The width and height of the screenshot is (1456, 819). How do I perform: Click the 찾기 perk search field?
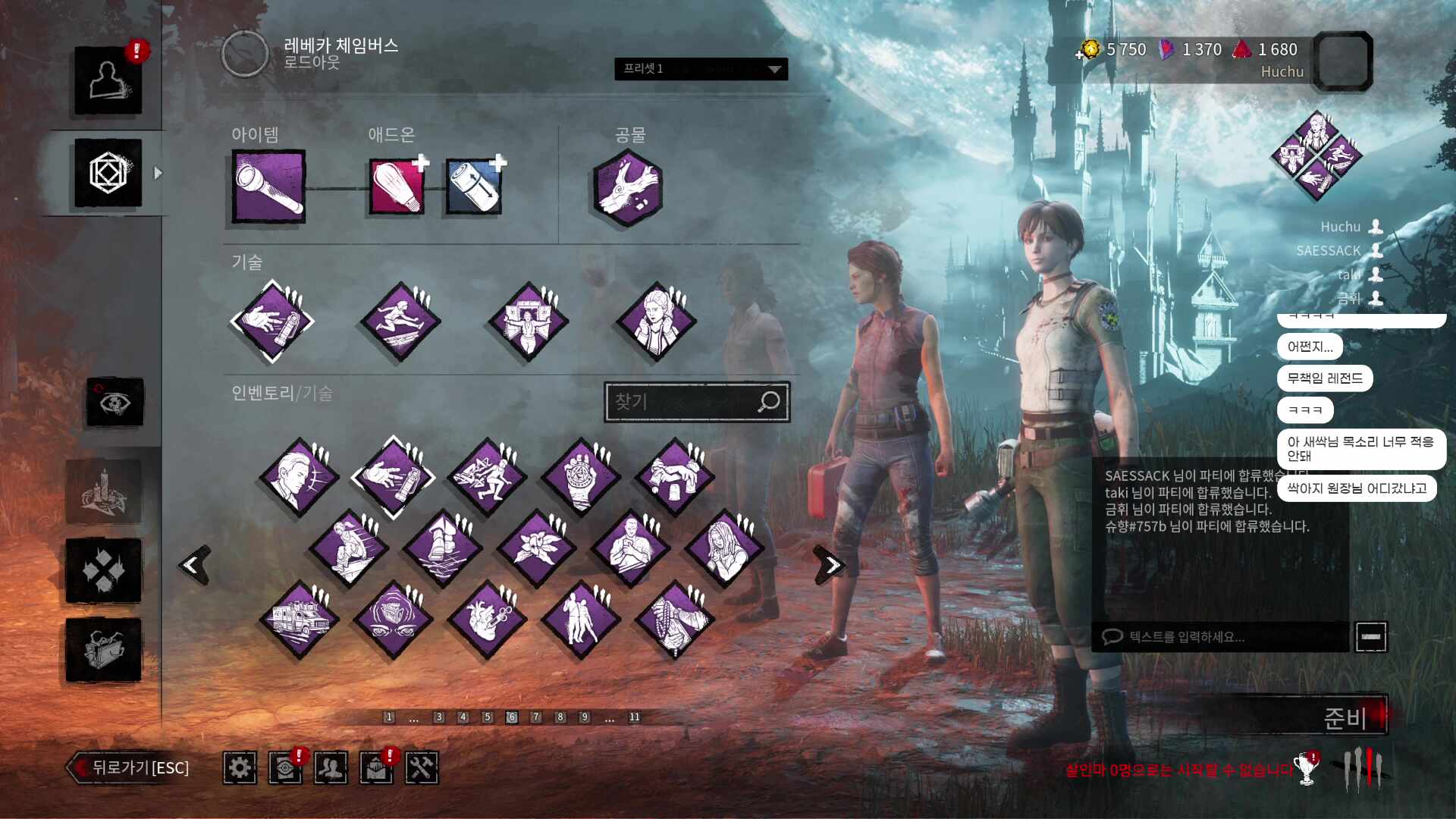tap(682, 401)
